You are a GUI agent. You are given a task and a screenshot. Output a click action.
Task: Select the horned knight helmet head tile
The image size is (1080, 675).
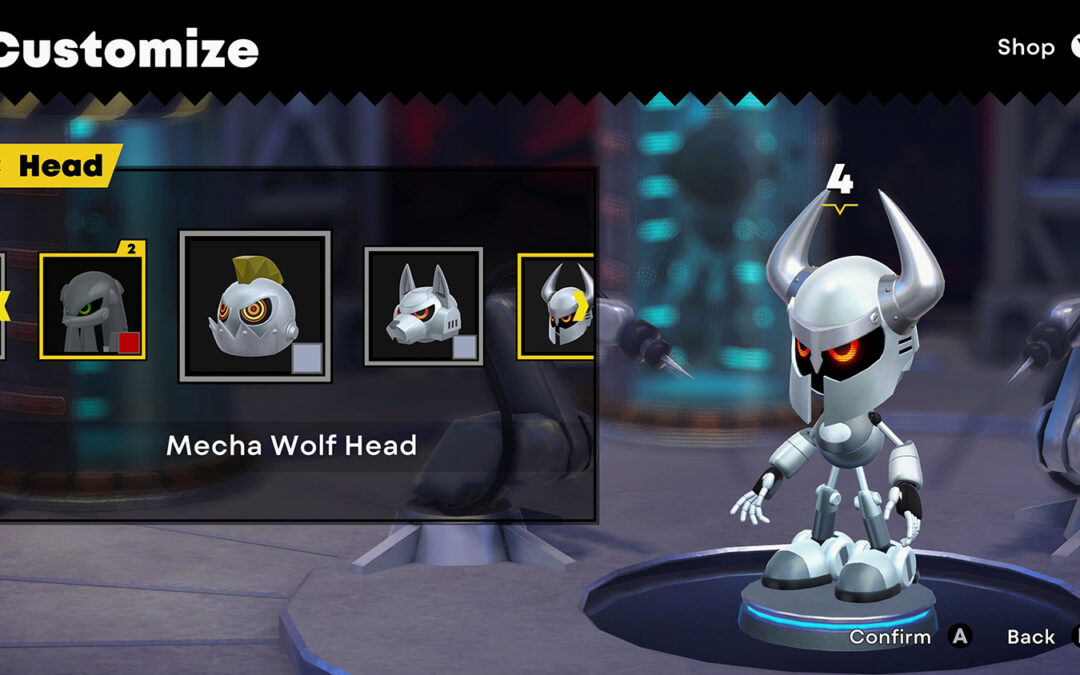pyautogui.click(x=557, y=305)
